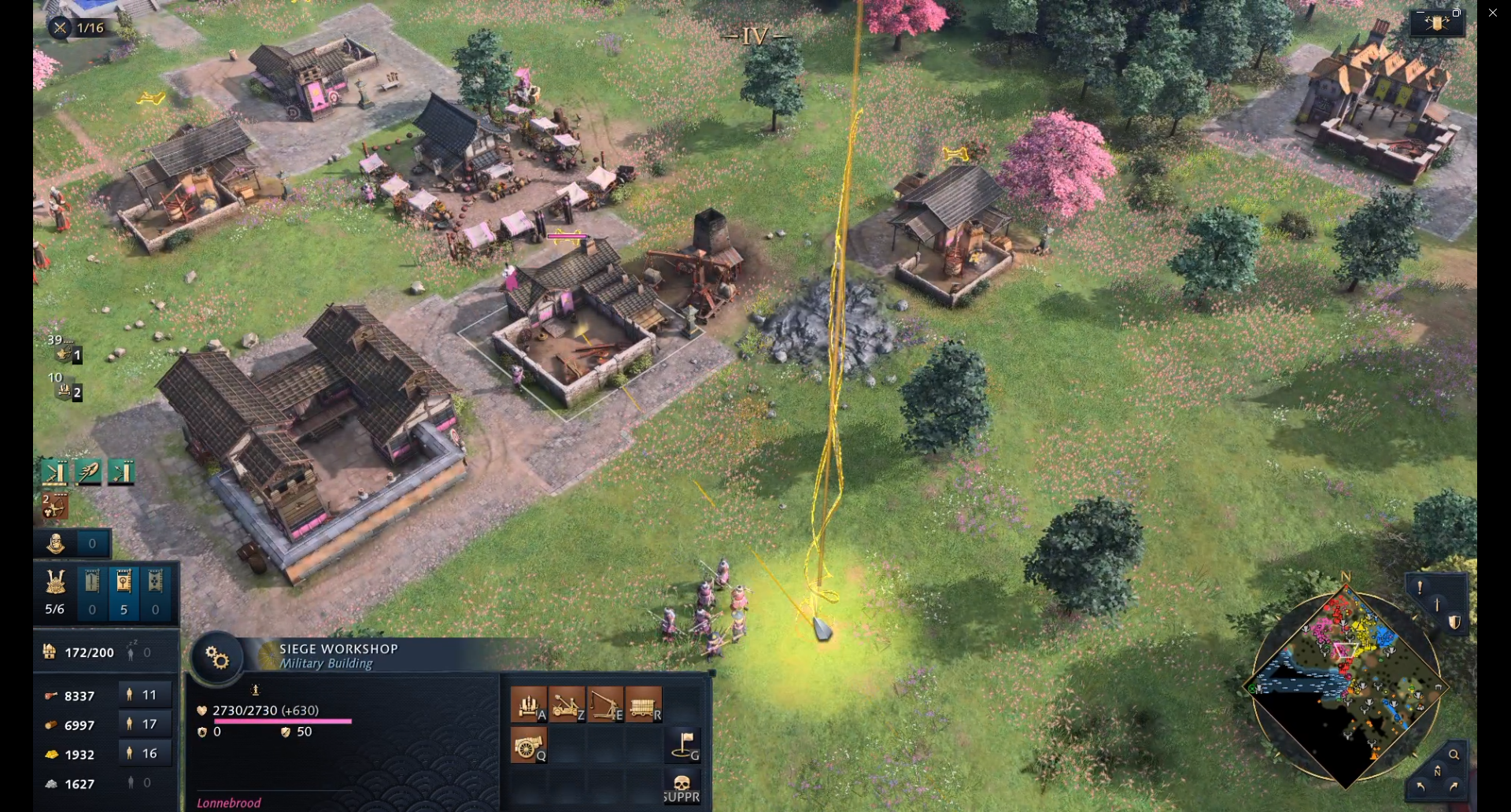Image resolution: width=1511 pixels, height=812 pixels.
Task: Reset camera to north orientation
Action: point(1437,771)
